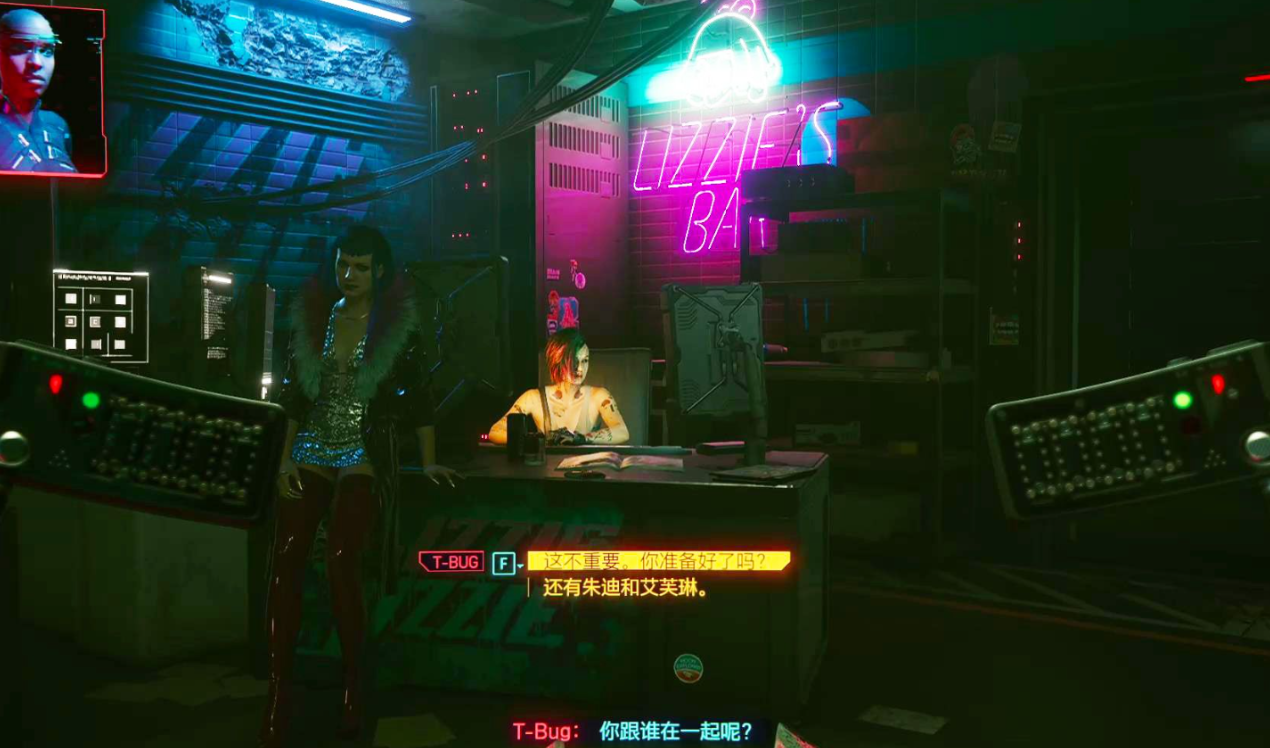This screenshot has height=748, width=1270.
Task: Choose the reply "这不重要。你准备好了吗?"
Action: tap(657, 561)
